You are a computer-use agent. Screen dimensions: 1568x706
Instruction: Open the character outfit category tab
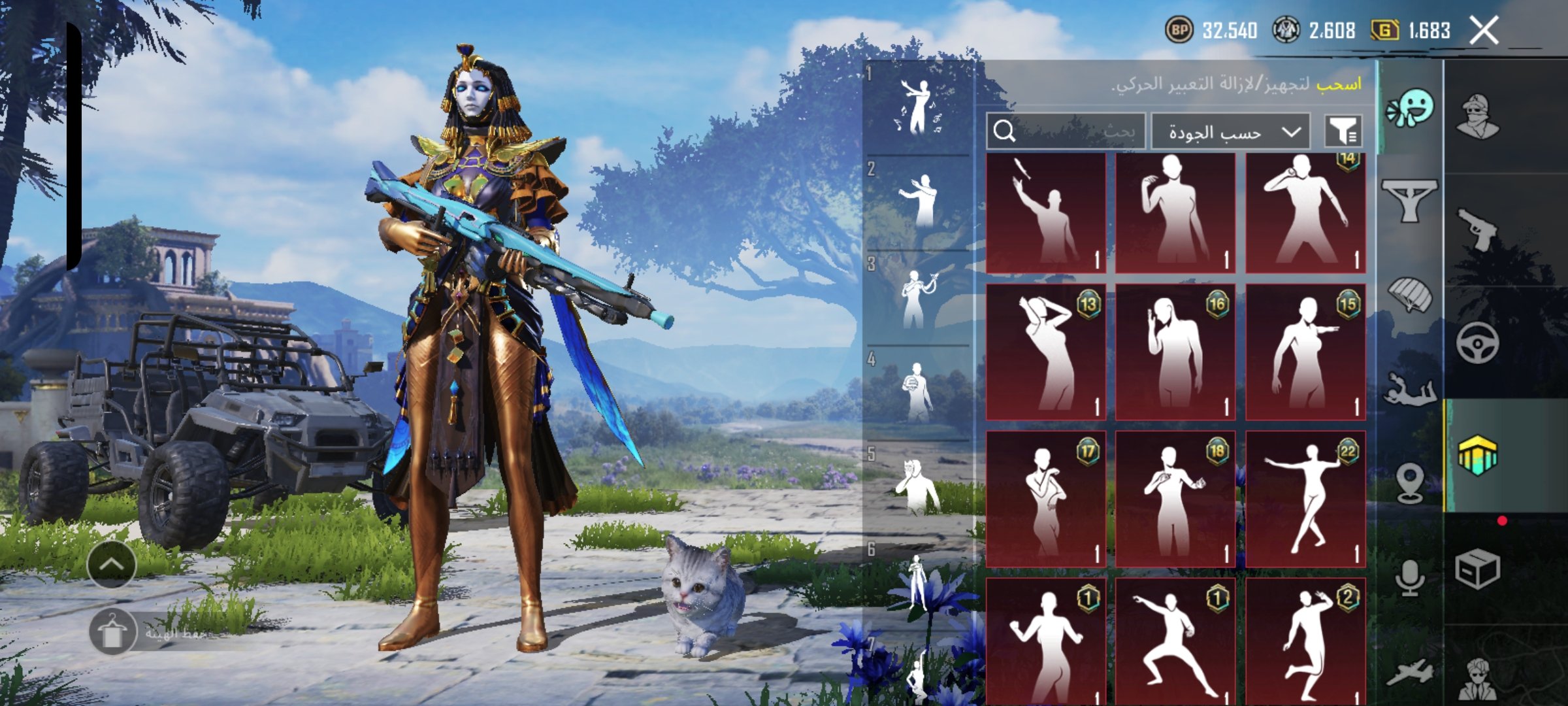tap(1478, 116)
